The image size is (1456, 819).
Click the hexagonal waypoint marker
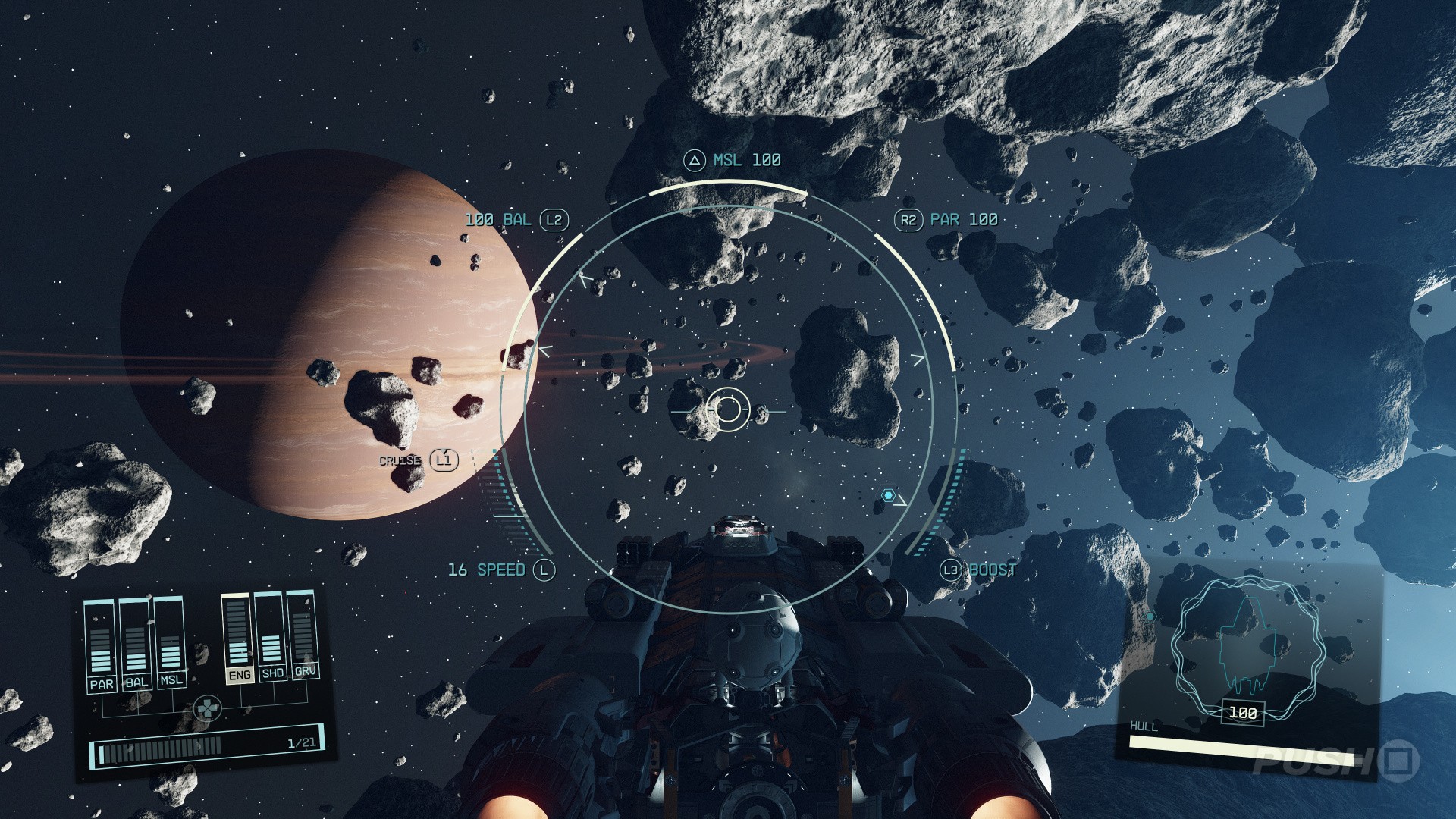888,495
